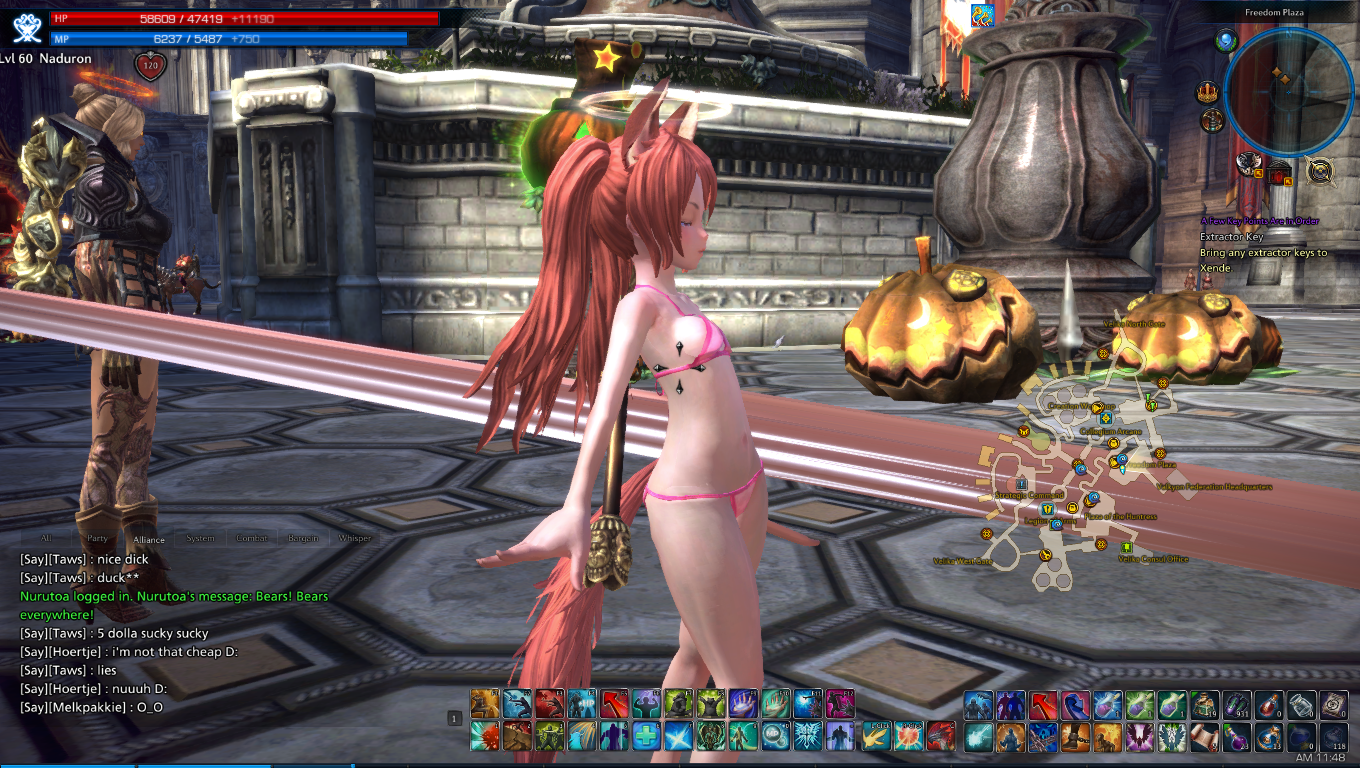
Task: Show the Combat chat tab
Action: click(x=252, y=539)
